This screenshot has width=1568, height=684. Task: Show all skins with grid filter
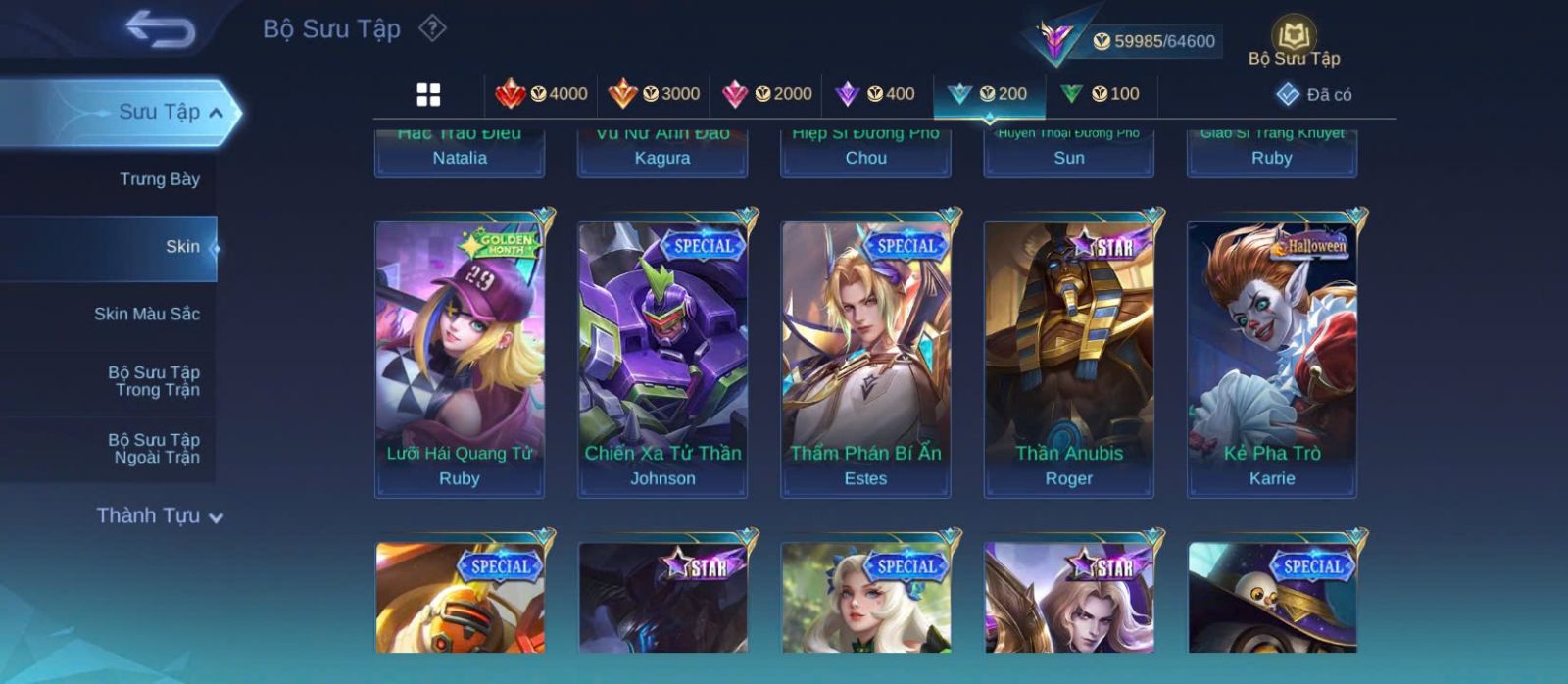point(428,94)
